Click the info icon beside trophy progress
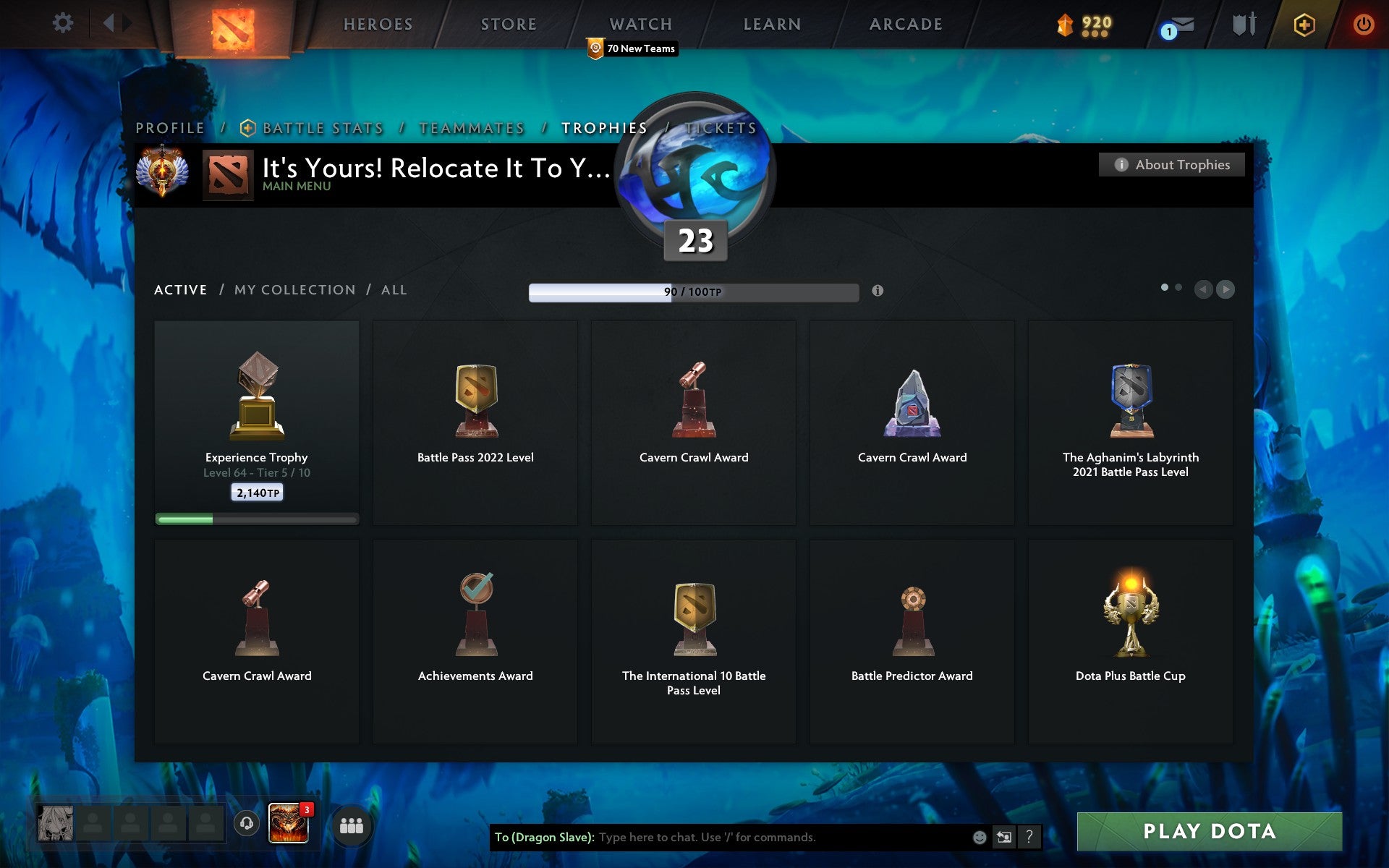The image size is (1389, 868). click(x=879, y=292)
